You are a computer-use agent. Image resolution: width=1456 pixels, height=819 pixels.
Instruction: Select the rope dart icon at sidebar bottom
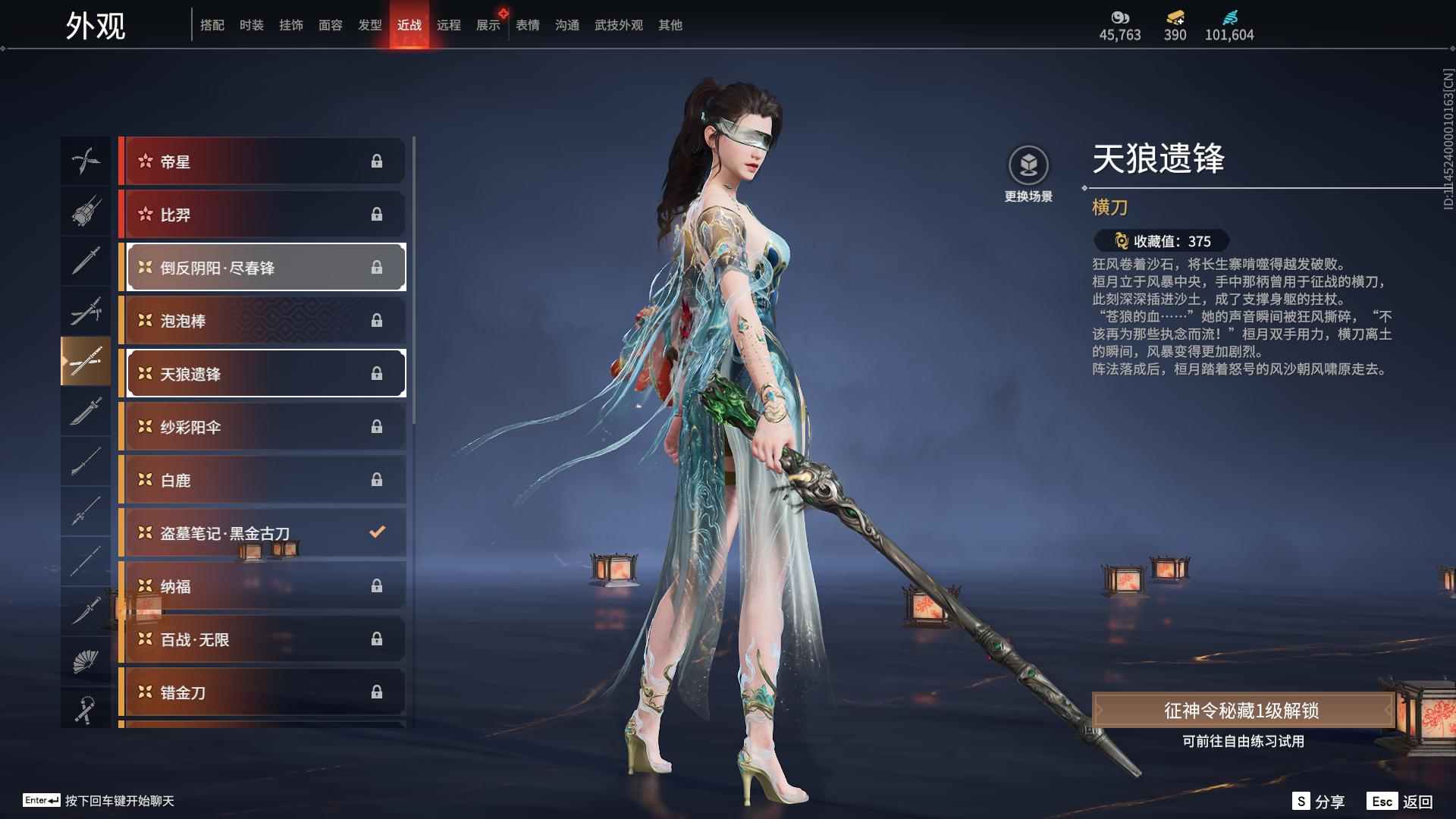pos(86,709)
